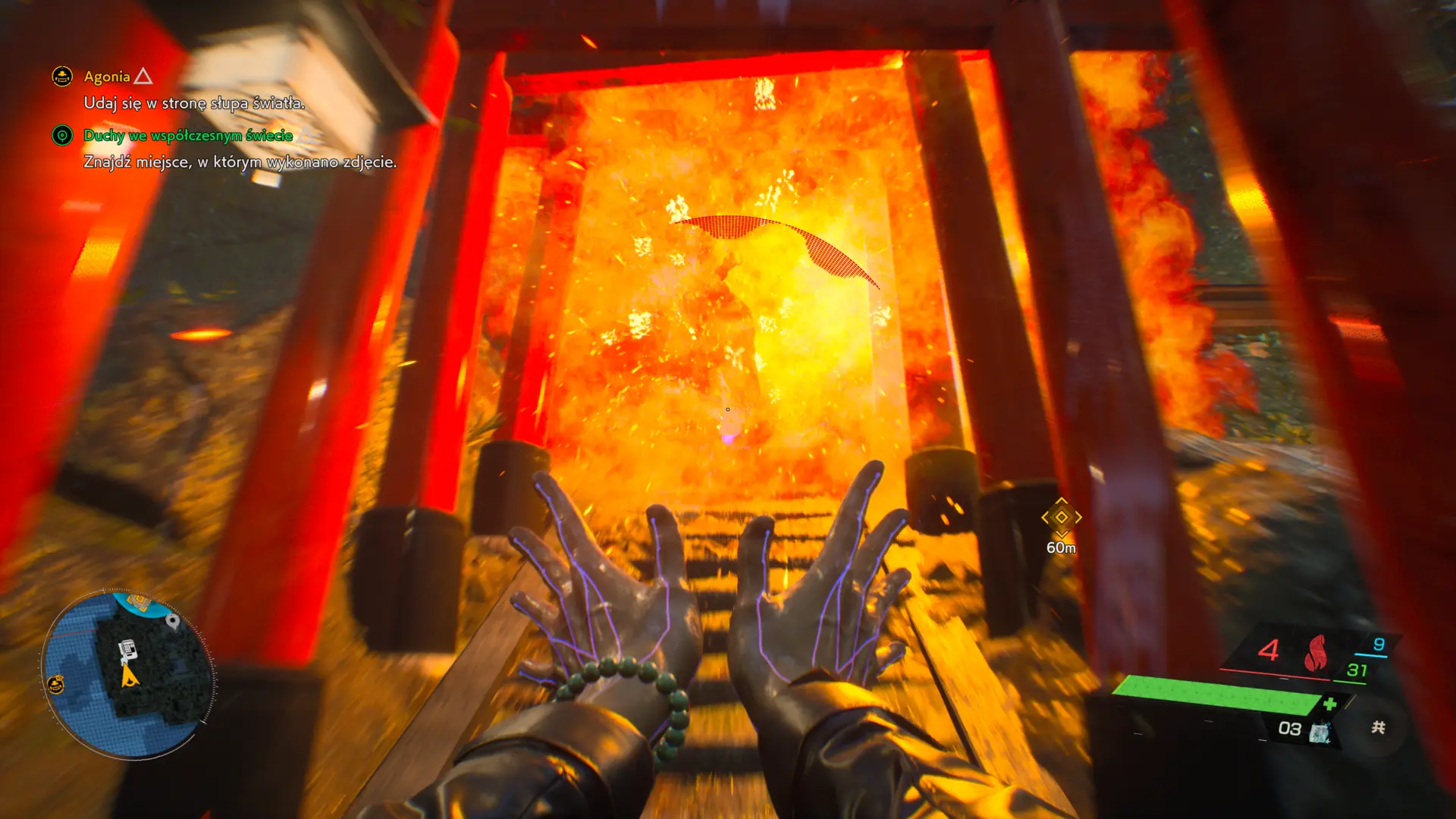The image size is (1456, 819).
Task: Select the red fire weaving icon
Action: tap(1315, 652)
